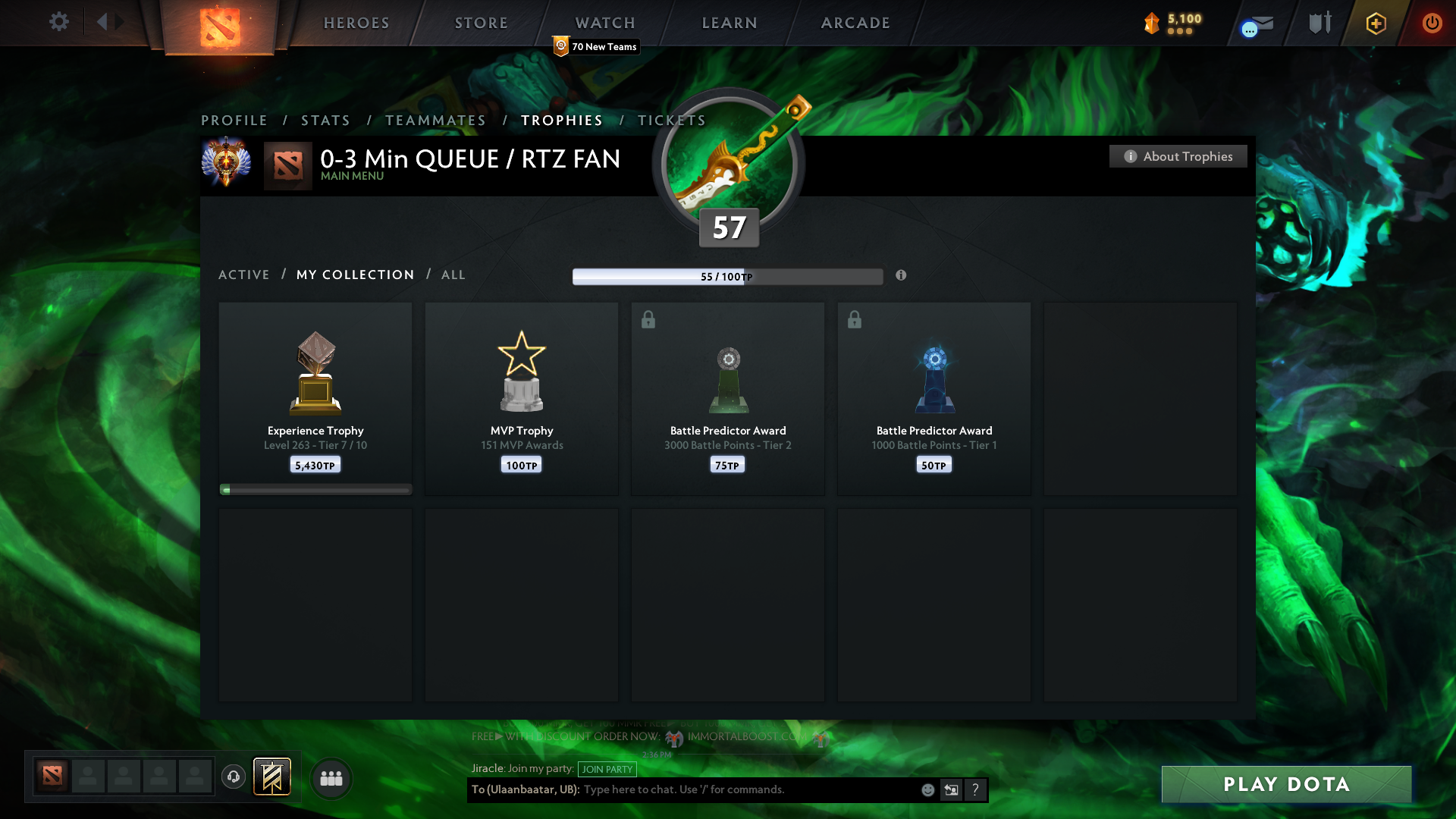Show ALL trophies filter
Image resolution: width=1456 pixels, height=819 pixels.
[x=453, y=275]
